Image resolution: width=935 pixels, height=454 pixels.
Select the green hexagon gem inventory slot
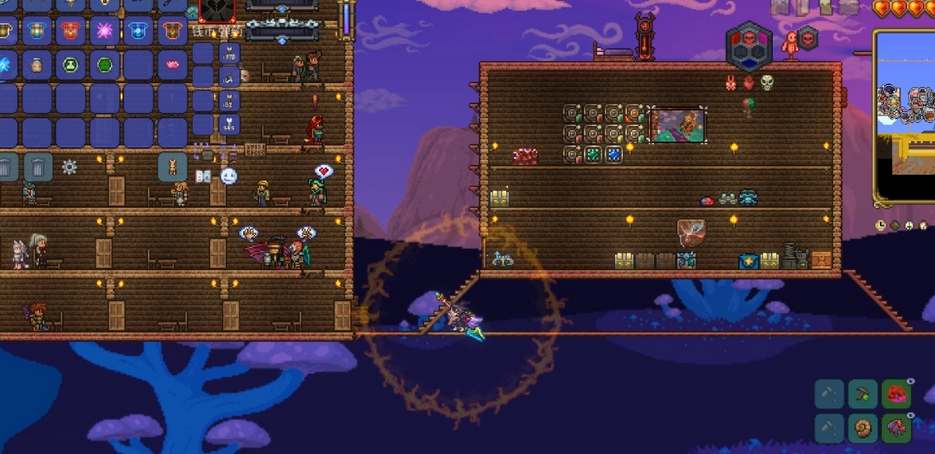point(104,64)
